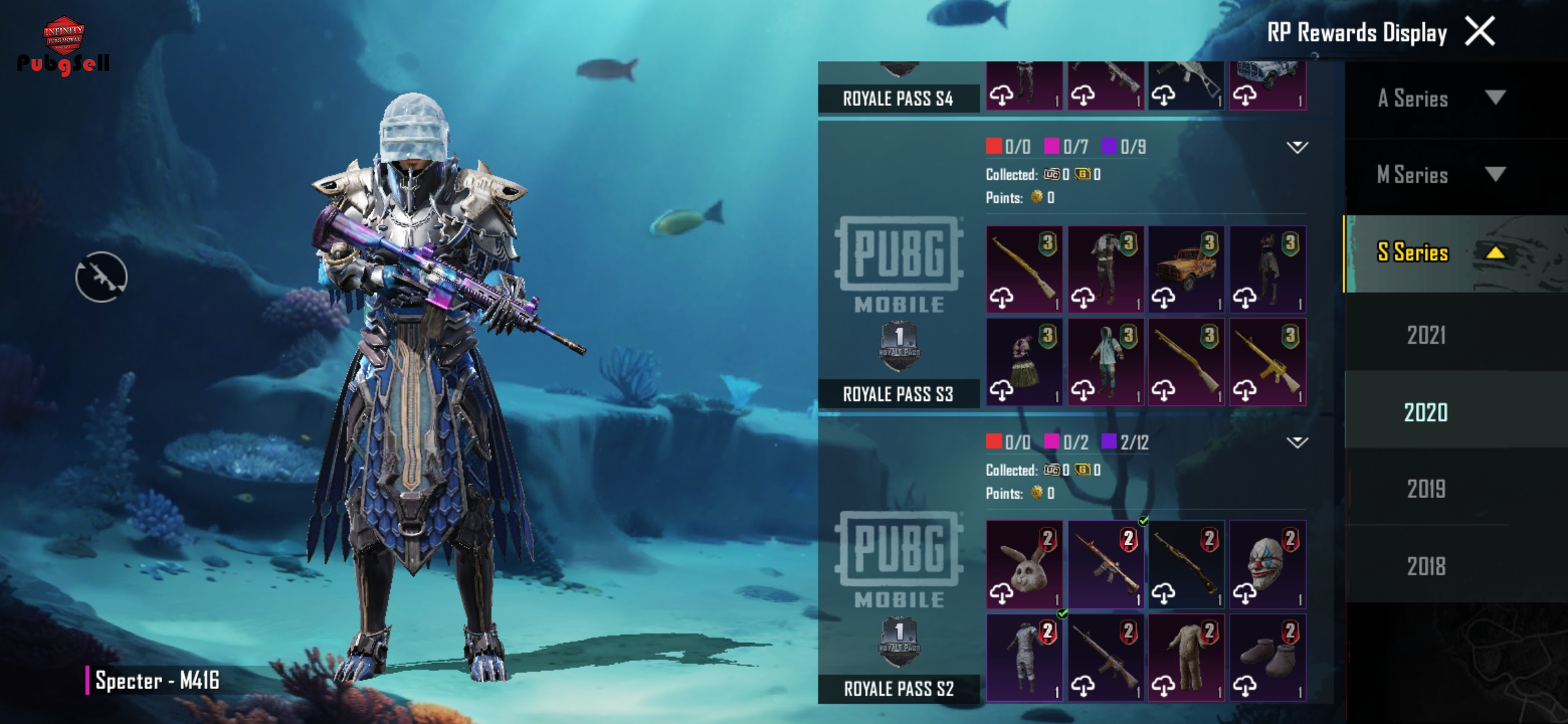Toggle the weapon display icon
The width and height of the screenshot is (1568, 724).
(x=101, y=277)
